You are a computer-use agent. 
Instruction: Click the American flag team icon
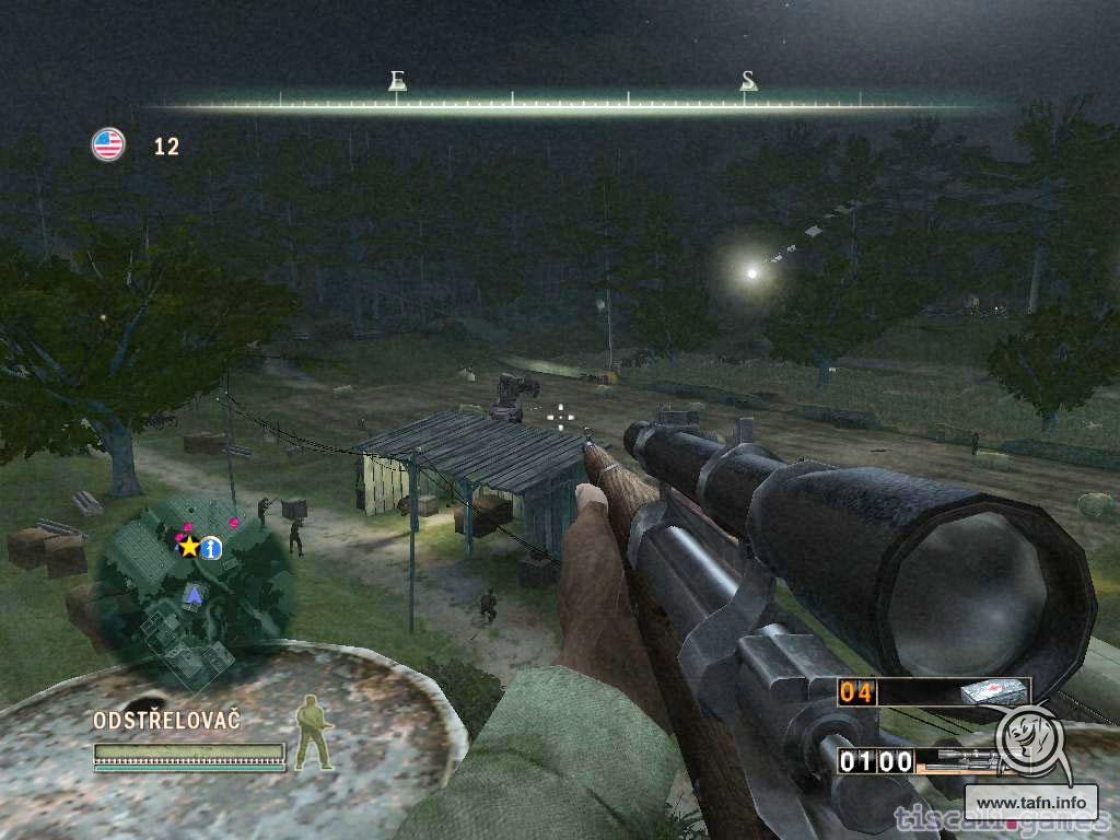point(108,145)
